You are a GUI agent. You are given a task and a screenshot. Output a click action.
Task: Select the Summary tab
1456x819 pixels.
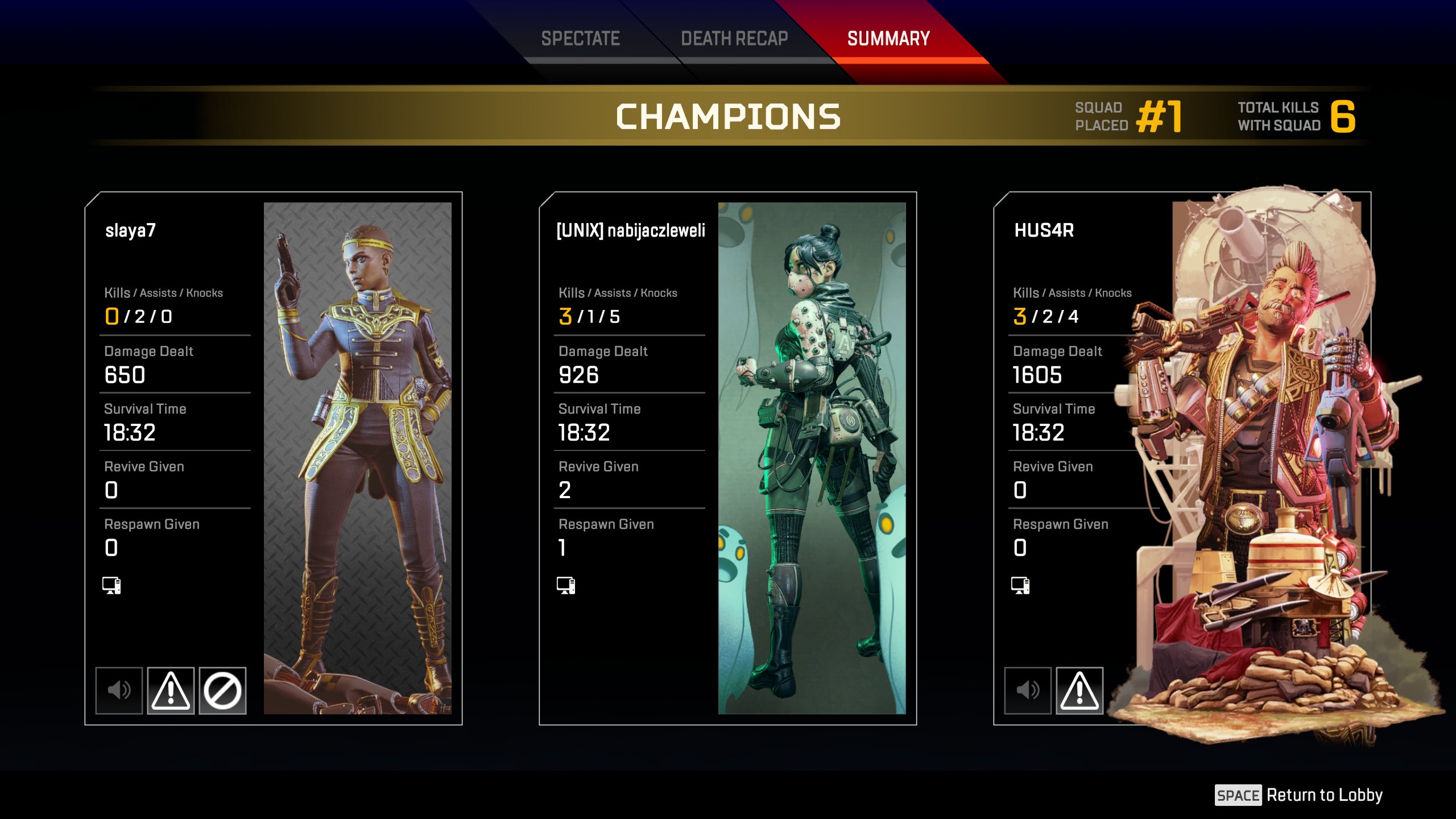(x=888, y=39)
